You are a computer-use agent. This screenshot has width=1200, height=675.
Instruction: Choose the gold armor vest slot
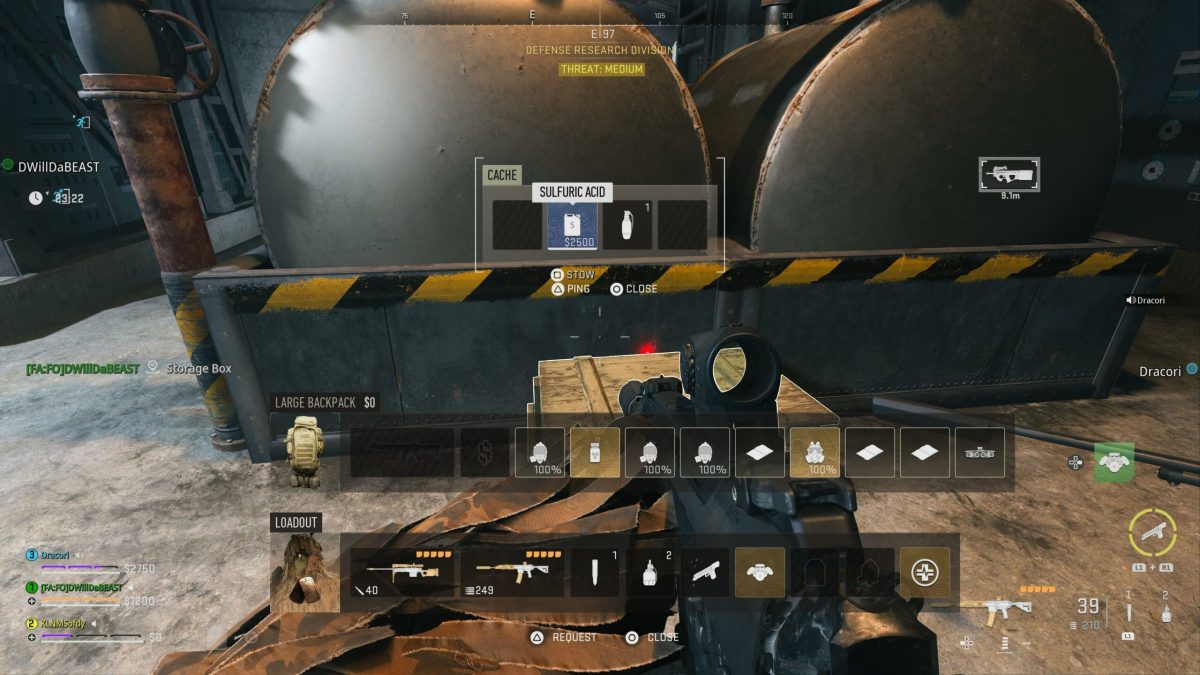coord(760,572)
